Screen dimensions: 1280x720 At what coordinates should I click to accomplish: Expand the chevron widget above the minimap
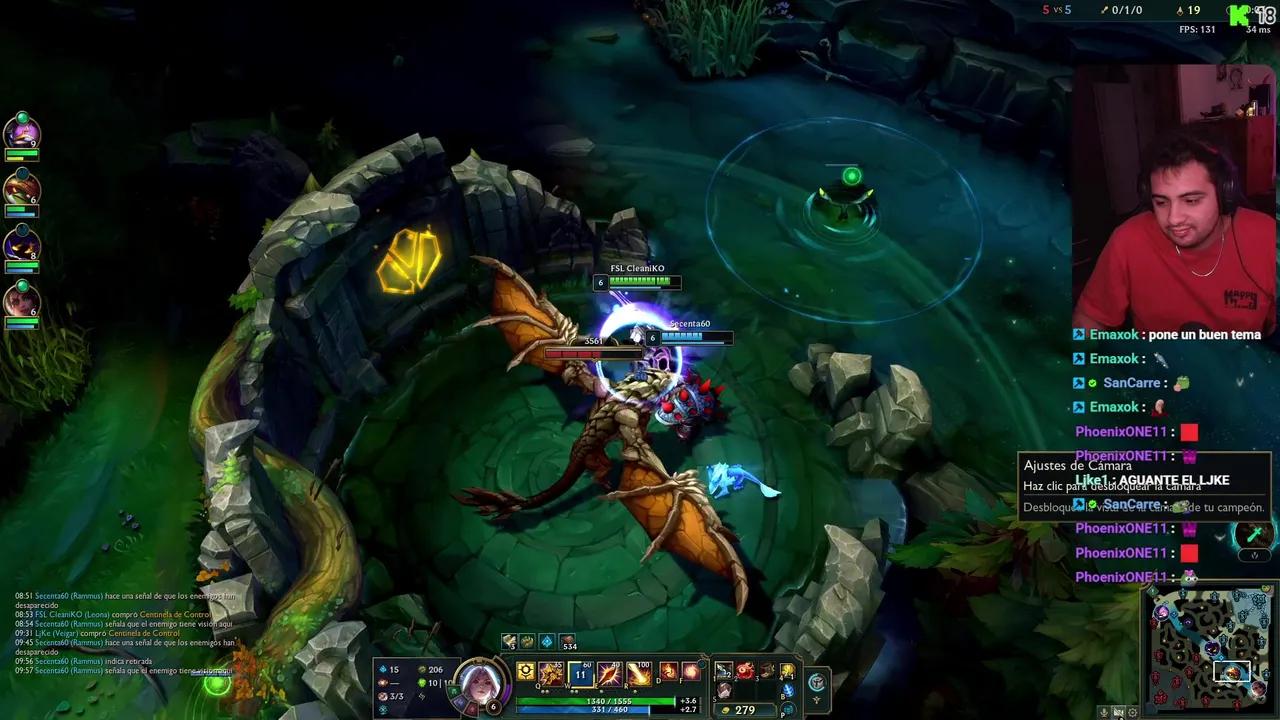(1254, 558)
